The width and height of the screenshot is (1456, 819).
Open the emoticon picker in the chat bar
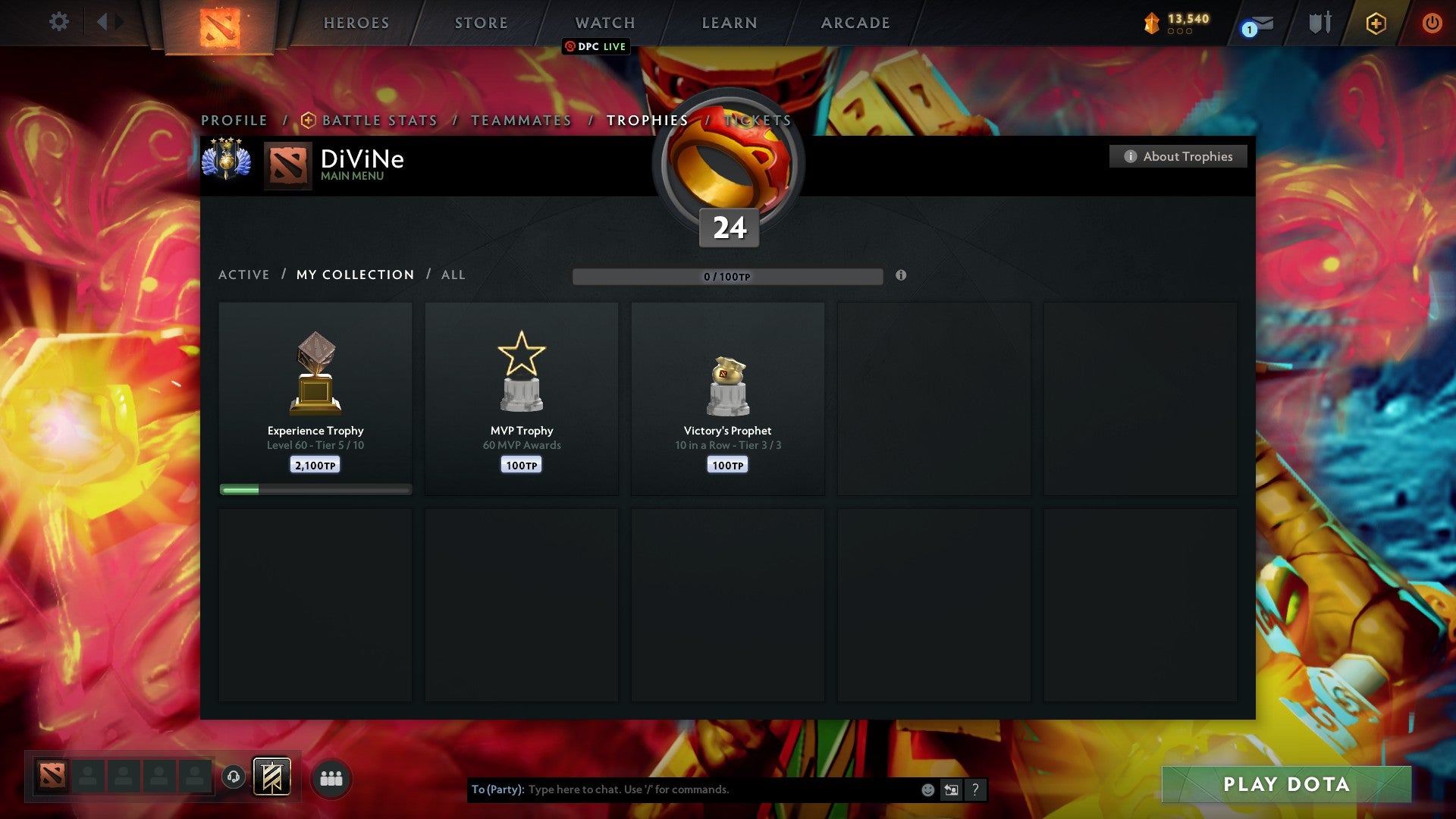pyautogui.click(x=927, y=789)
